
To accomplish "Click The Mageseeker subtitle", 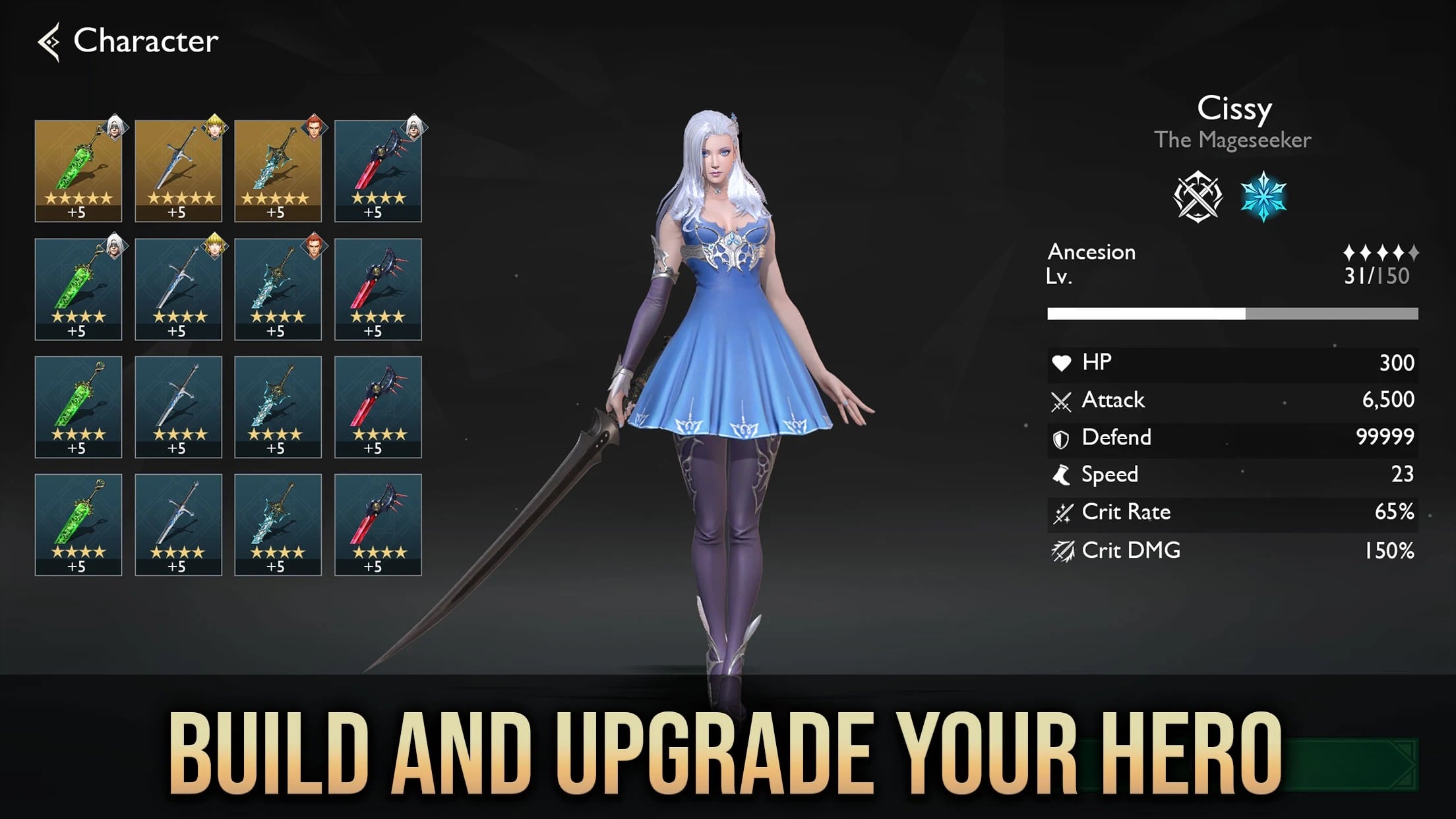I will [1234, 140].
